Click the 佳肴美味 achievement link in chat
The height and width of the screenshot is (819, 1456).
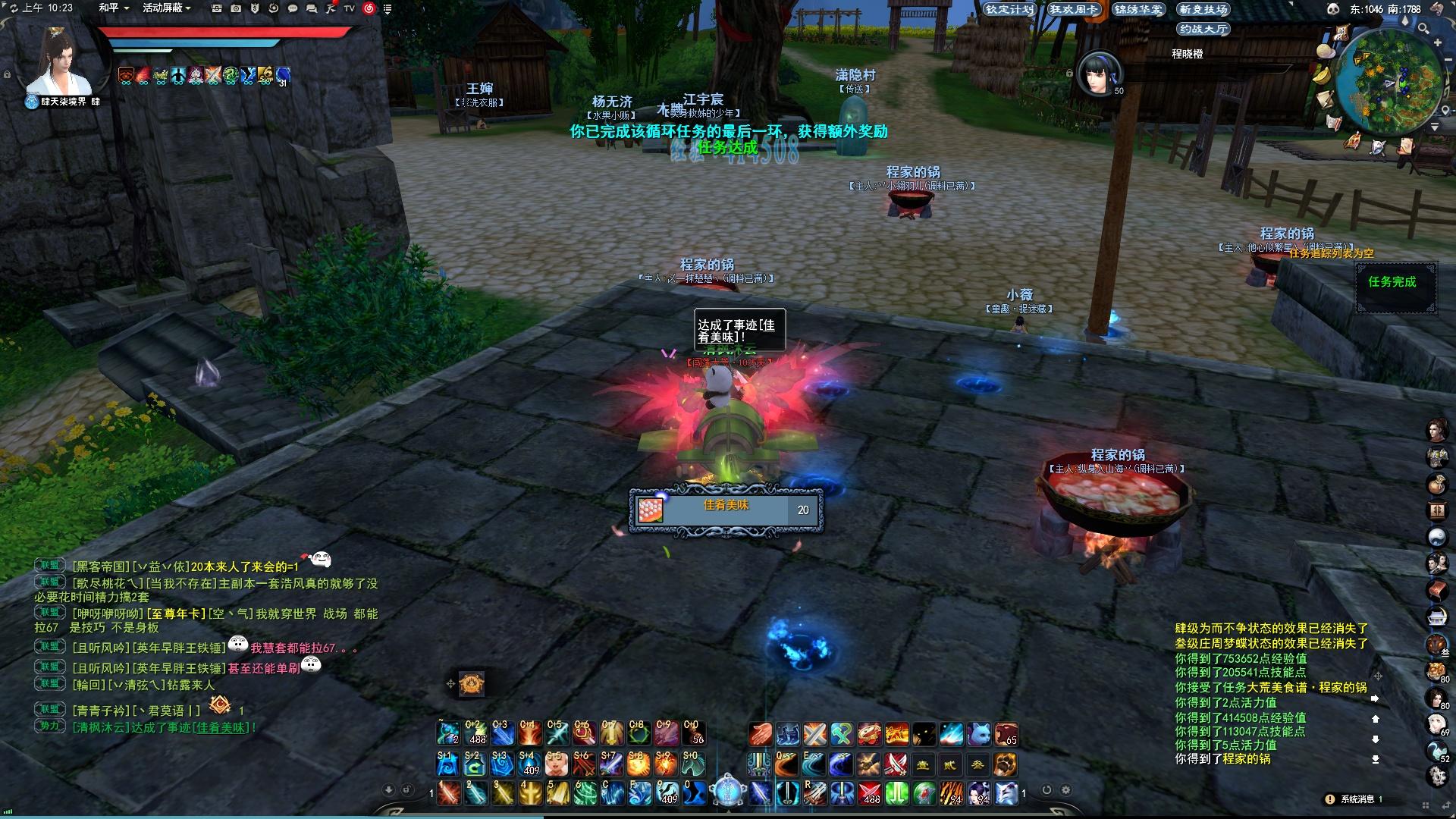tap(220, 727)
